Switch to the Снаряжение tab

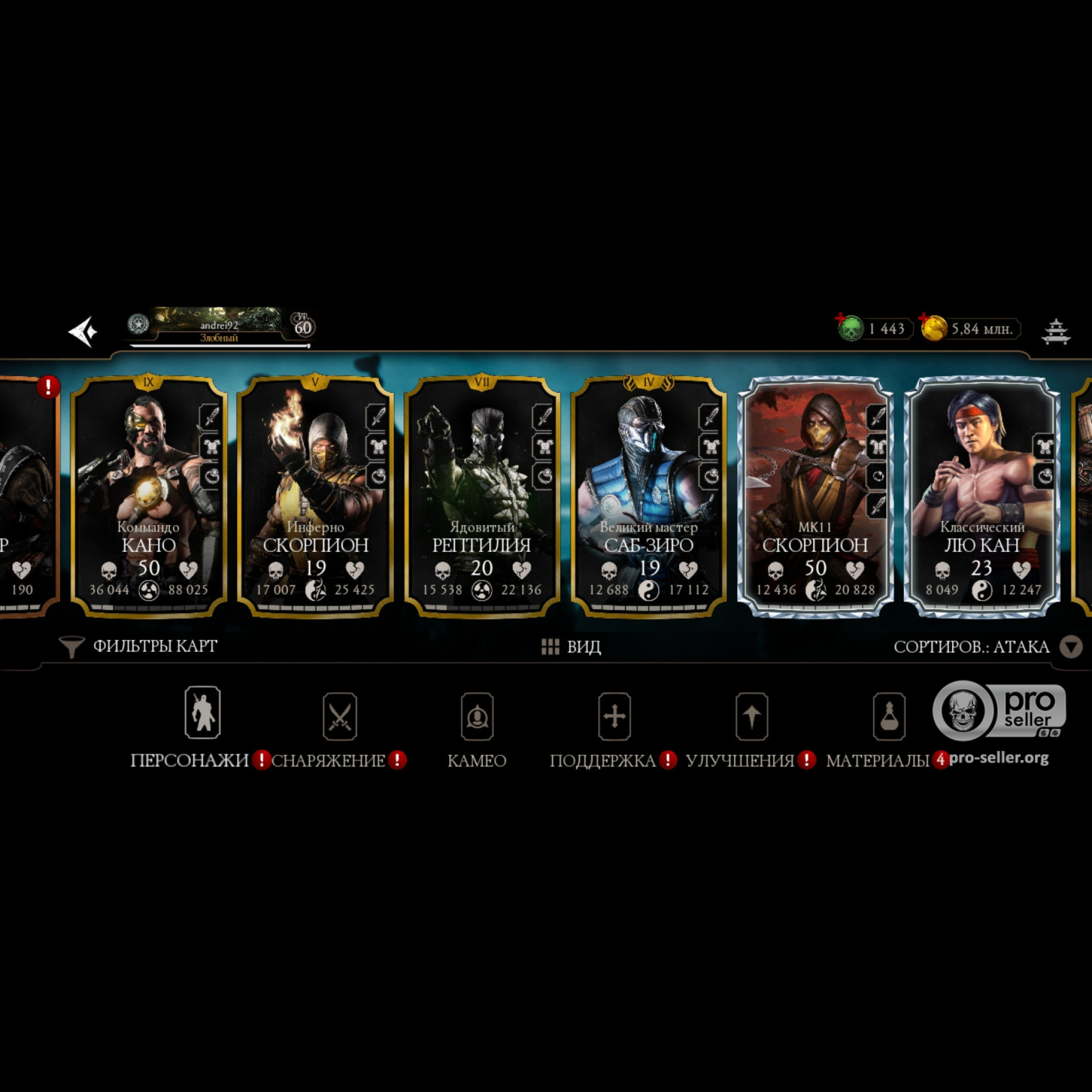(339, 726)
